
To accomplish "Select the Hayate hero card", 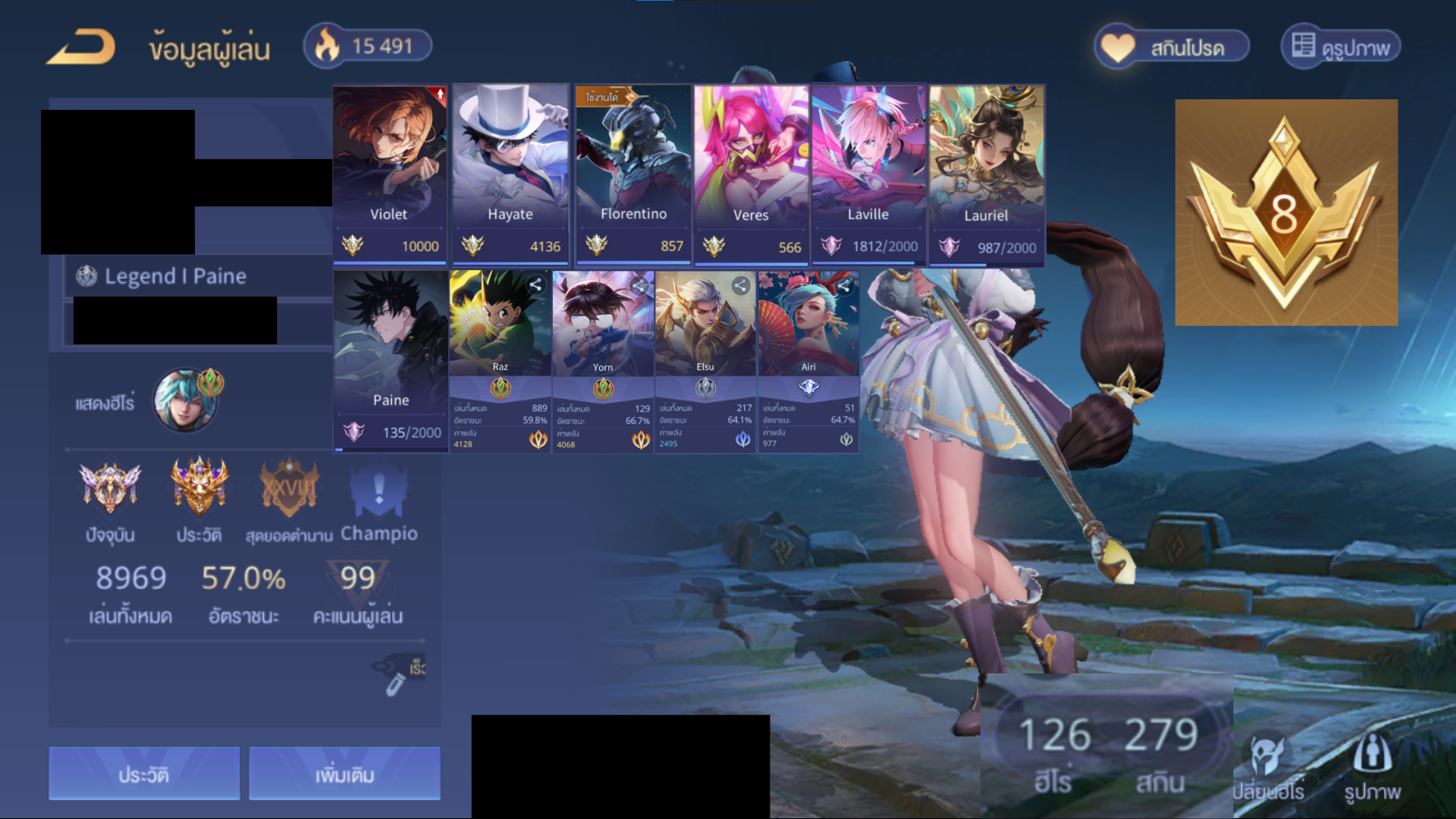I will pos(510,174).
